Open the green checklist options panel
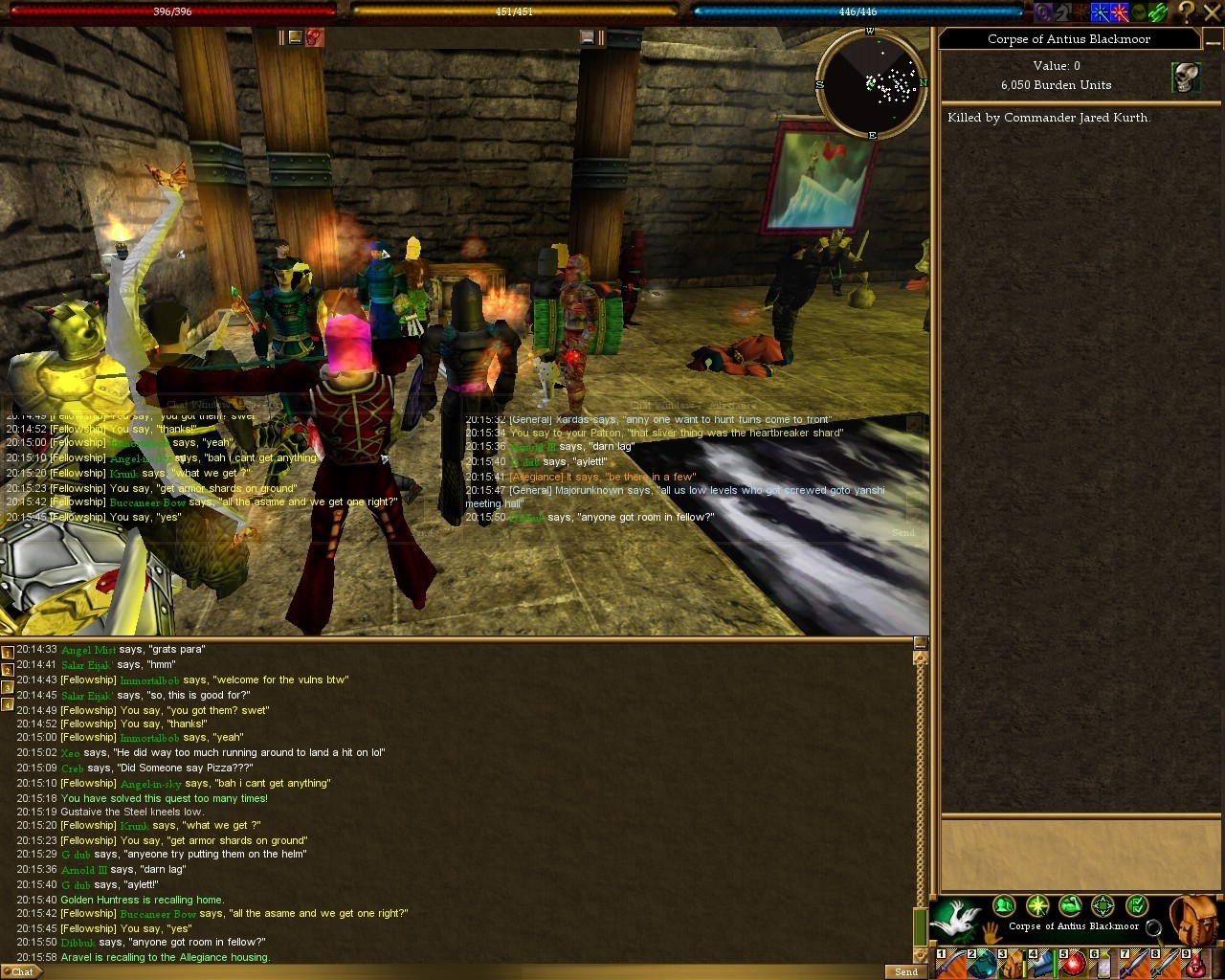This screenshot has height=980, width=1225. [1136, 904]
